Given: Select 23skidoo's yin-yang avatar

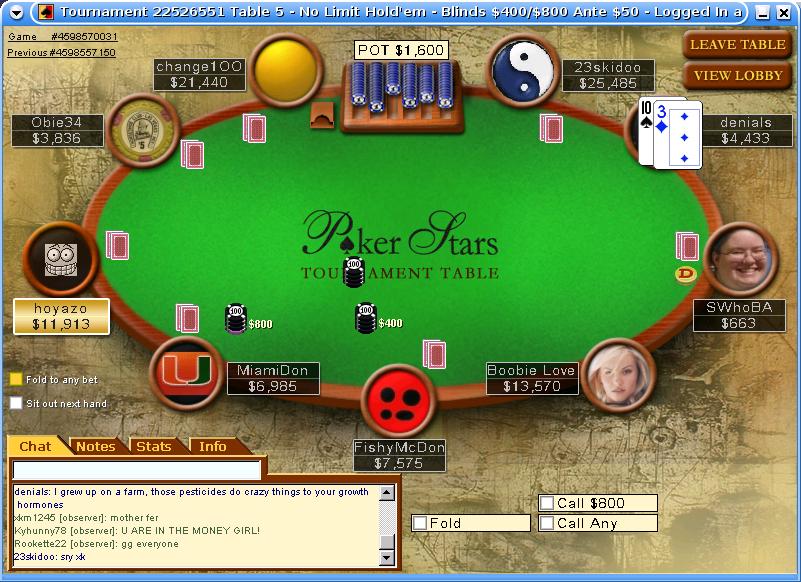Looking at the screenshot, I should click(523, 68).
